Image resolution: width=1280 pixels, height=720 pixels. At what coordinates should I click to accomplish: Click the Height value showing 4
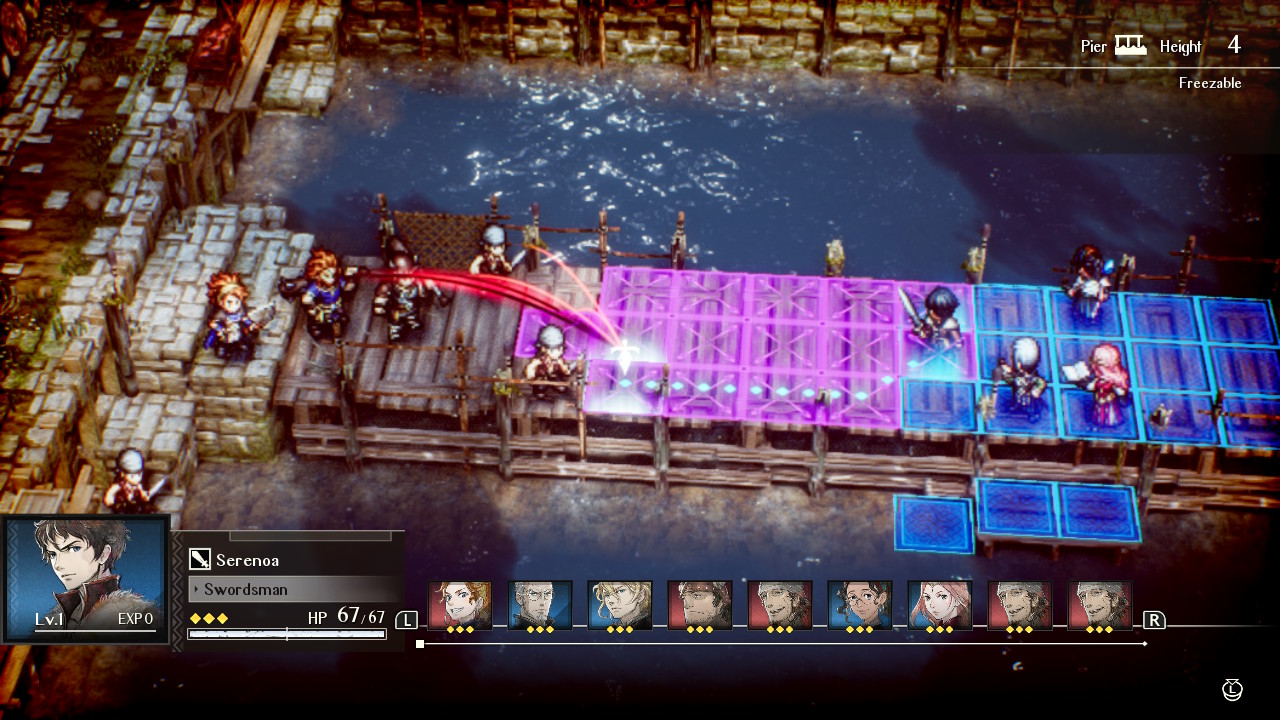pyautogui.click(x=1233, y=44)
